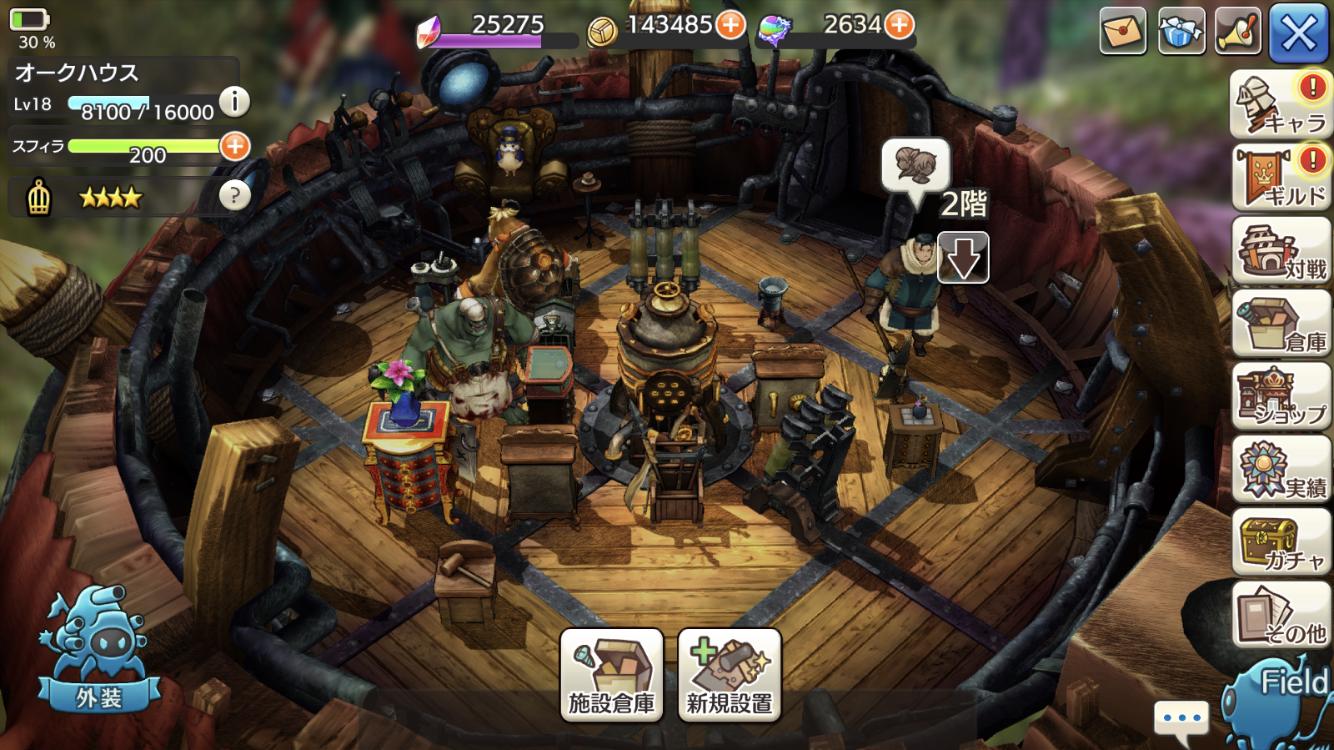The width and height of the screenshot is (1334, 750).
Task: Open 施設倉庫 facility storage
Action: point(612,675)
